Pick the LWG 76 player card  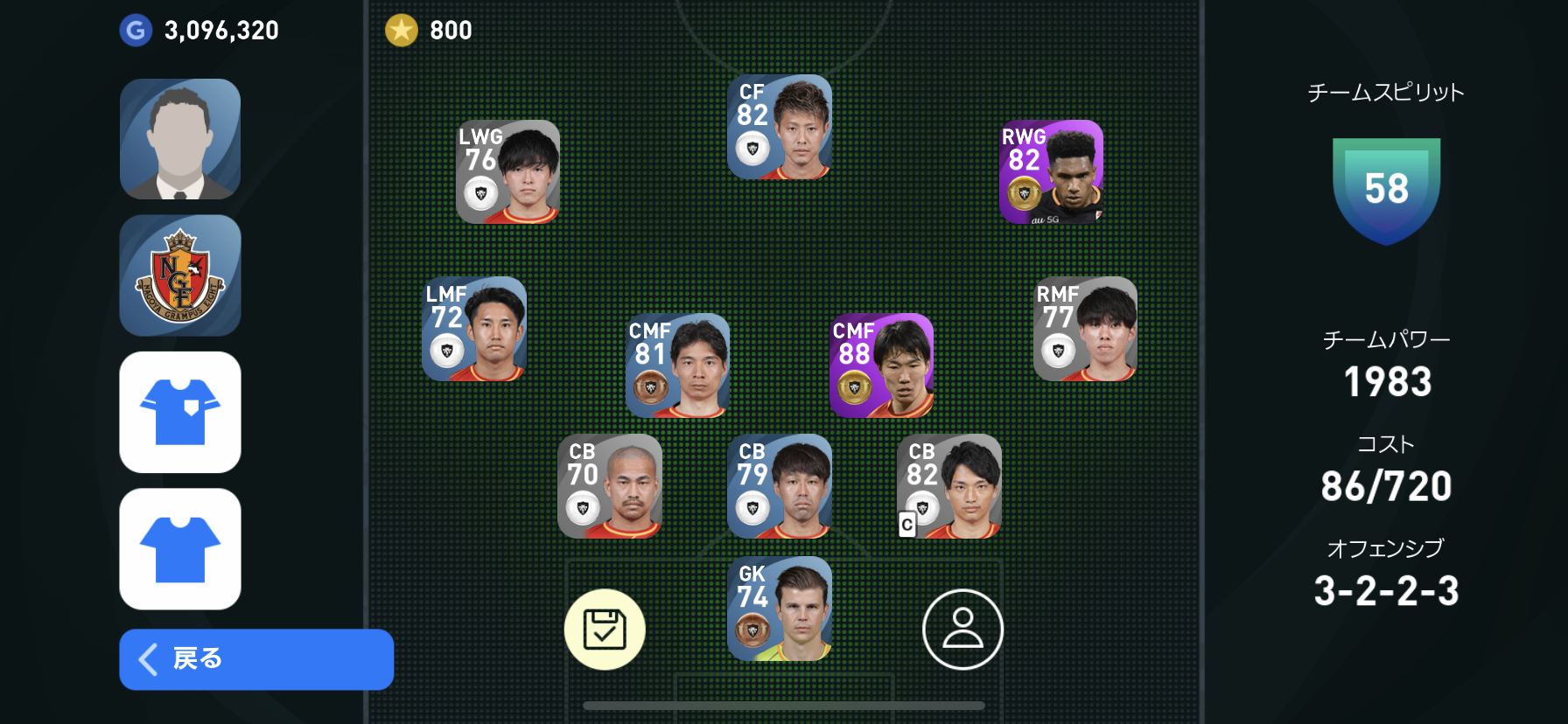[x=507, y=172]
